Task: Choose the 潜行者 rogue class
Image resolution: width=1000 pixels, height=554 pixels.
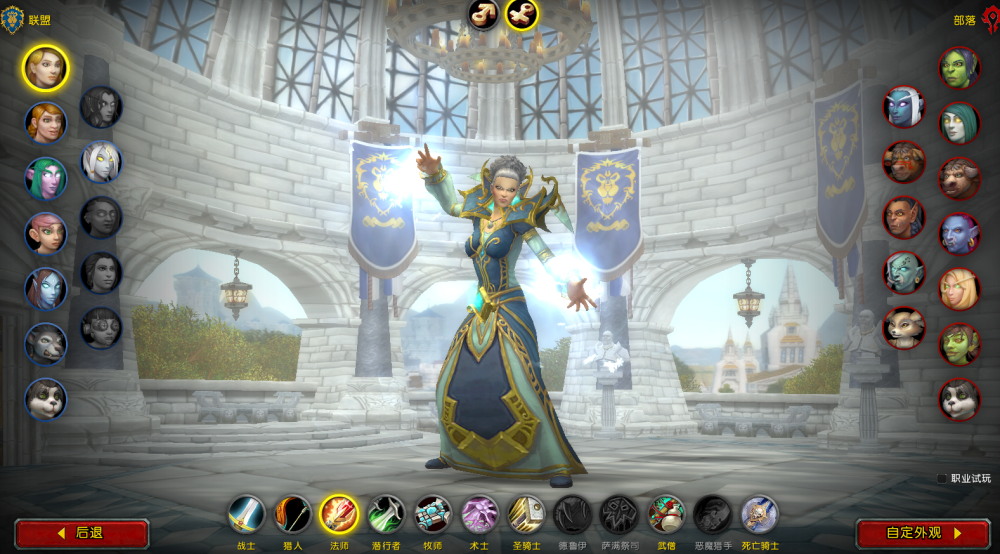Action: [386, 514]
